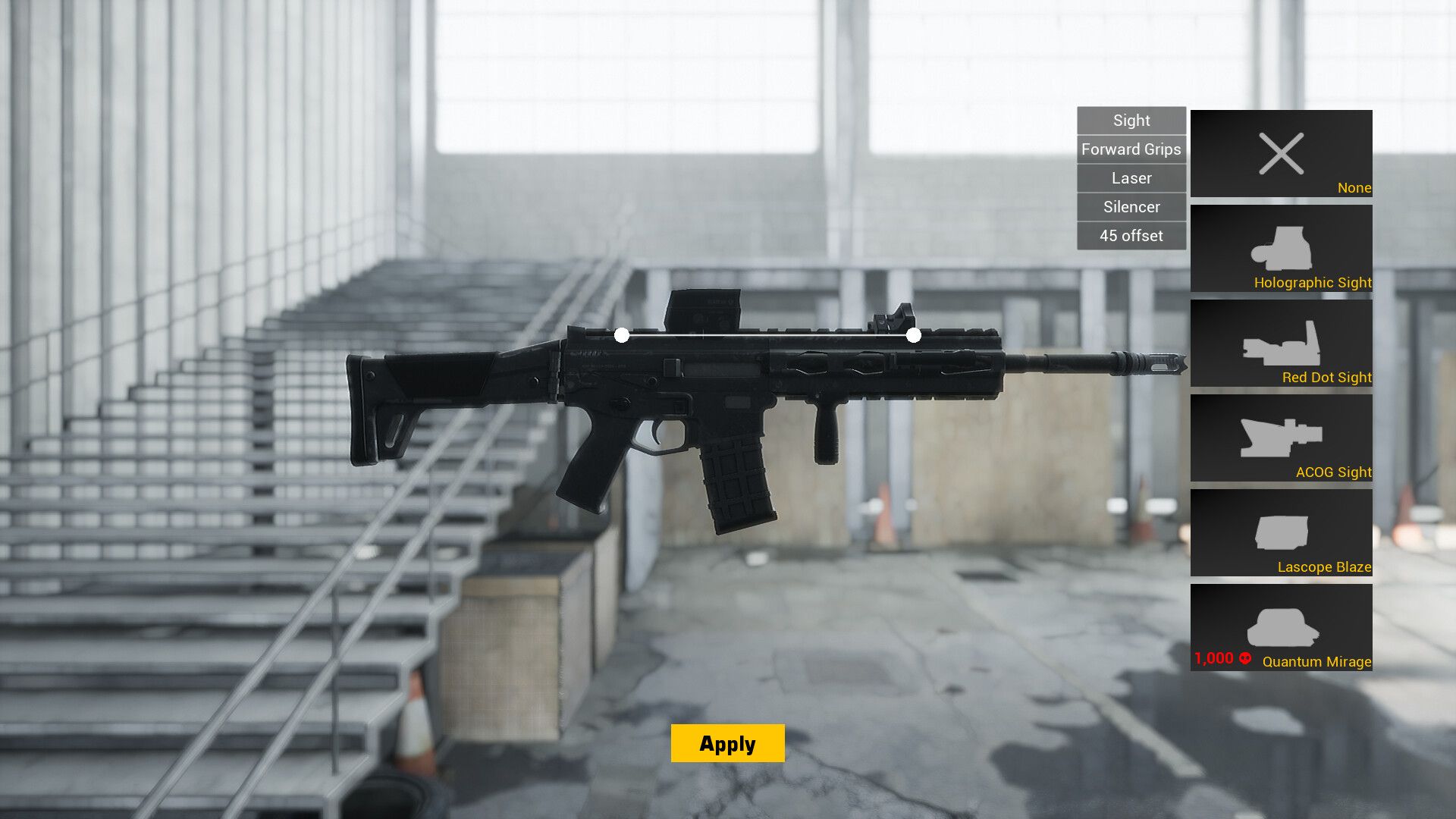
Task: Enable the 45 offset mount option
Action: tap(1131, 235)
